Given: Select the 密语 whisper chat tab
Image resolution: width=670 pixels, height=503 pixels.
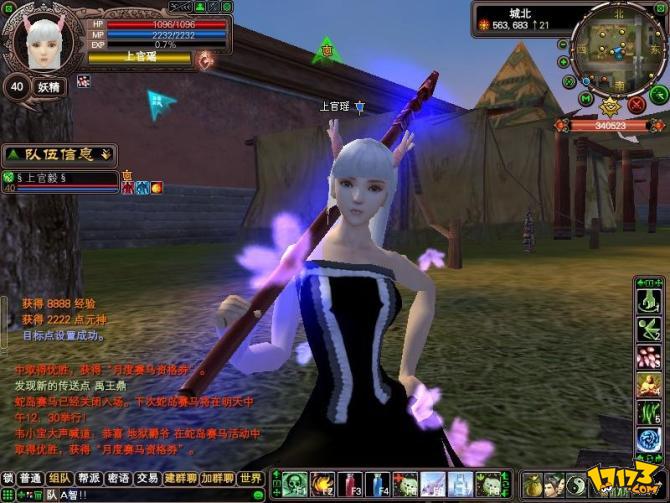Looking at the screenshot, I should pos(118,478).
